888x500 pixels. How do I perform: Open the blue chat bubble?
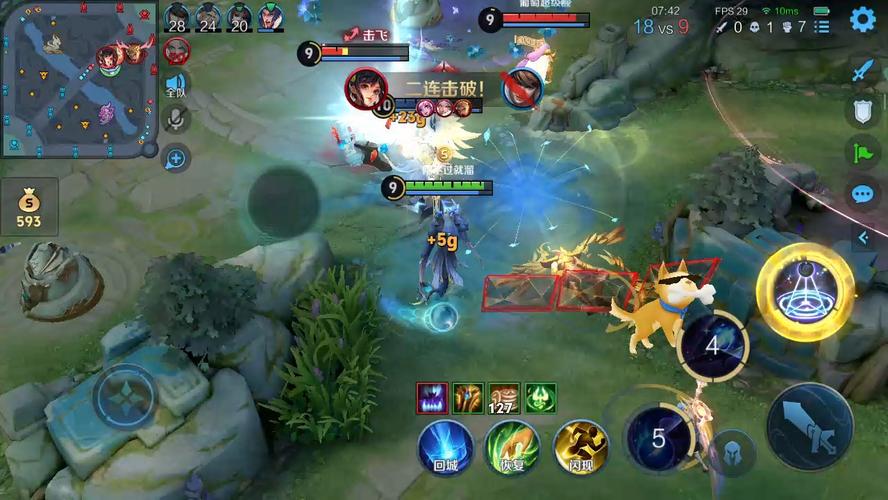coord(862,194)
